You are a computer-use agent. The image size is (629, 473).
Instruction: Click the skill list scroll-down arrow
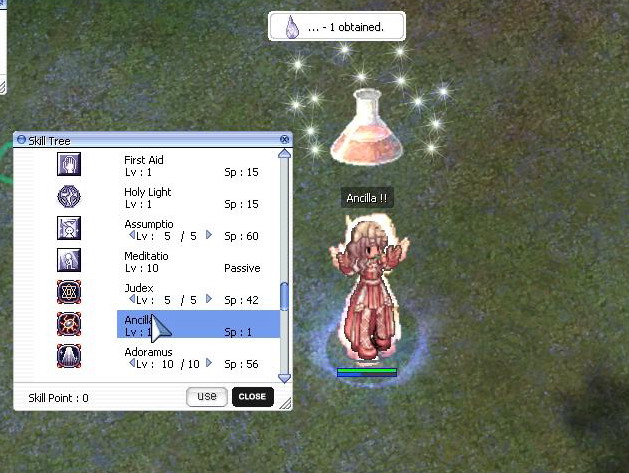[x=284, y=378]
